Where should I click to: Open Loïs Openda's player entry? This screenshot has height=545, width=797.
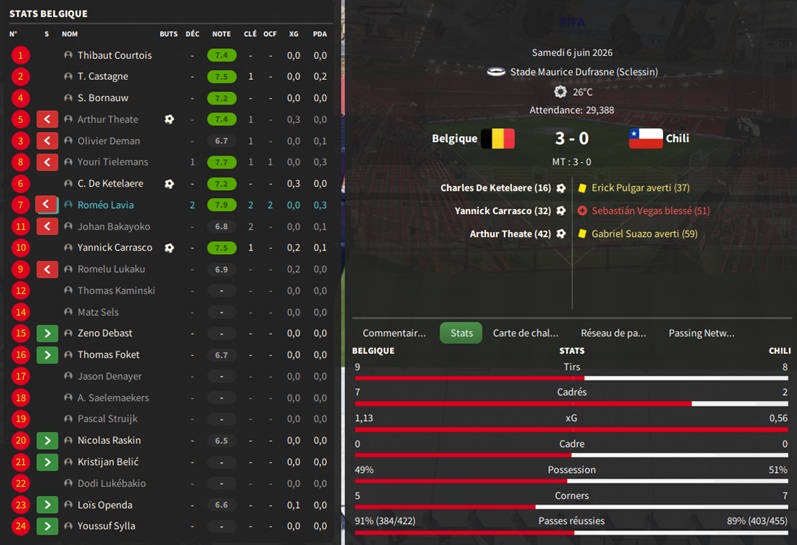tap(105, 505)
